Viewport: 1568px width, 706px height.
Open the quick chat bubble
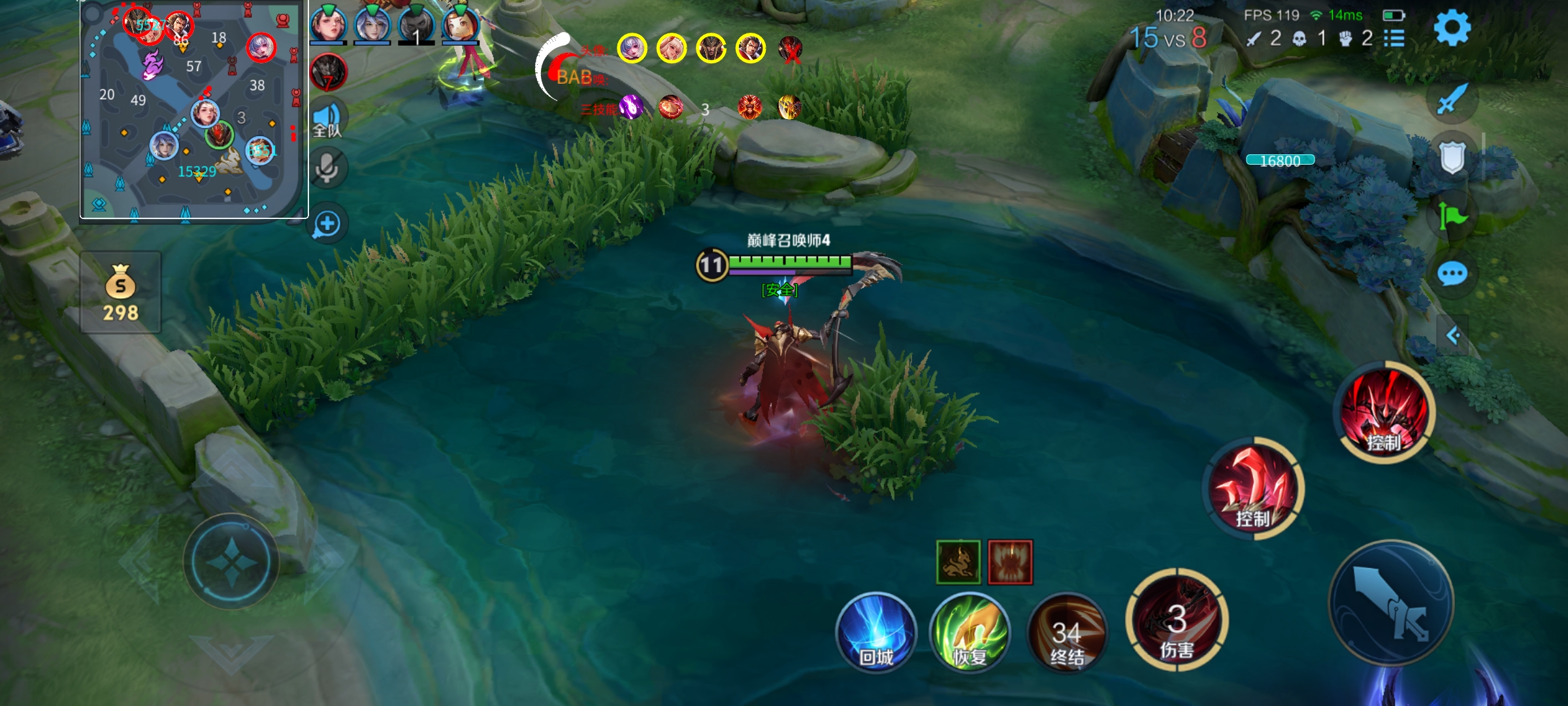coord(1452,275)
